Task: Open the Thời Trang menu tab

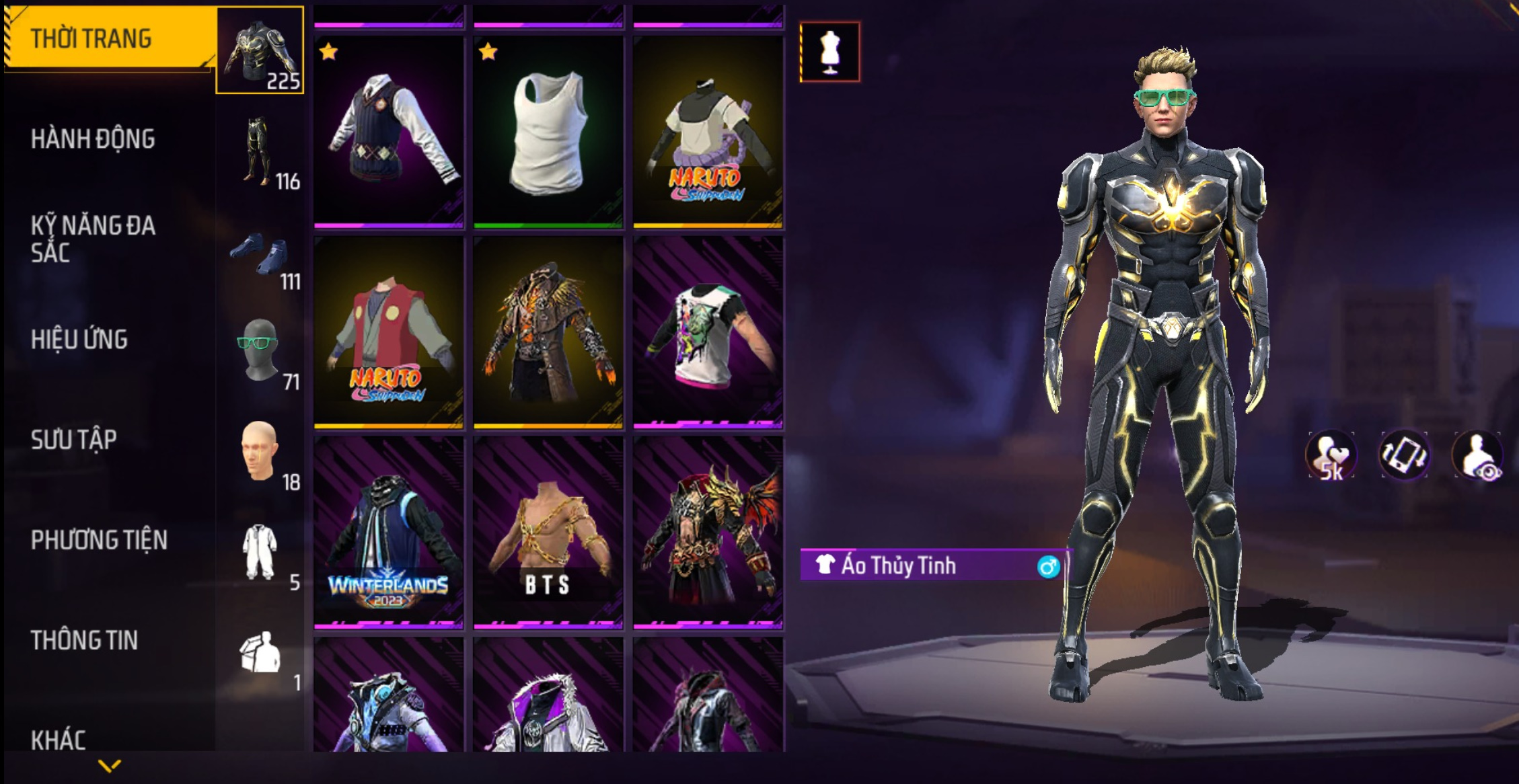Action: click(x=108, y=38)
